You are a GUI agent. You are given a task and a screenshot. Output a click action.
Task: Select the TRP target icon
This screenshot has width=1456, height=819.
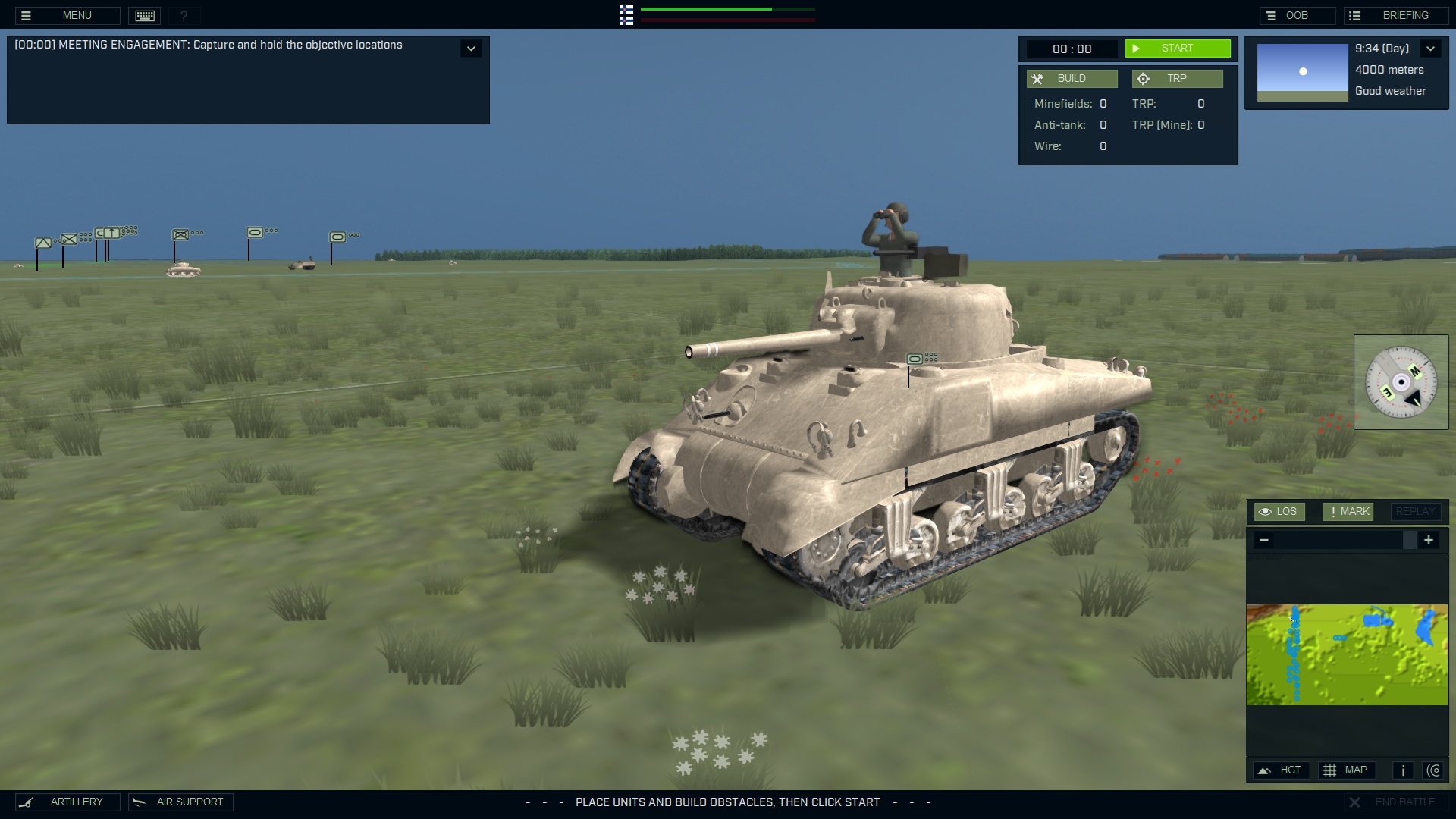(1177, 78)
